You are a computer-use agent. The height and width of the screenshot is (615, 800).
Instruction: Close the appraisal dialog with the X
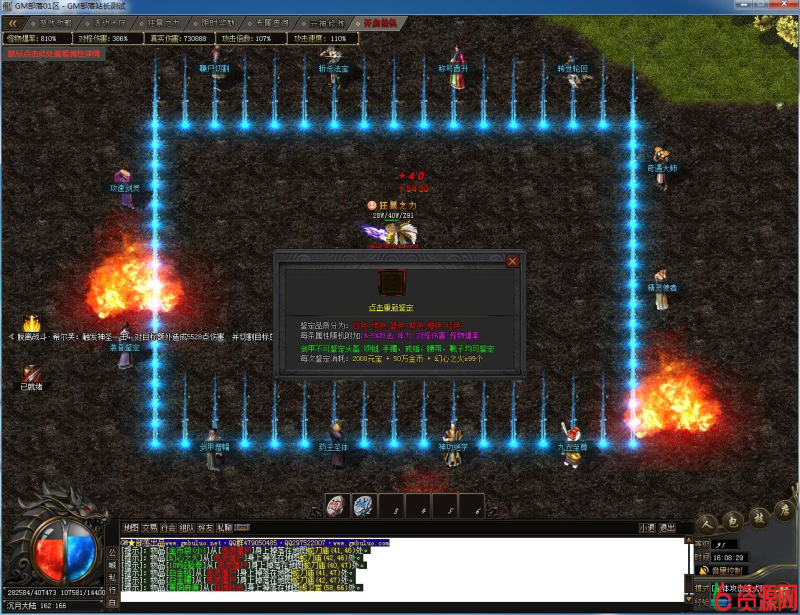pyautogui.click(x=513, y=261)
